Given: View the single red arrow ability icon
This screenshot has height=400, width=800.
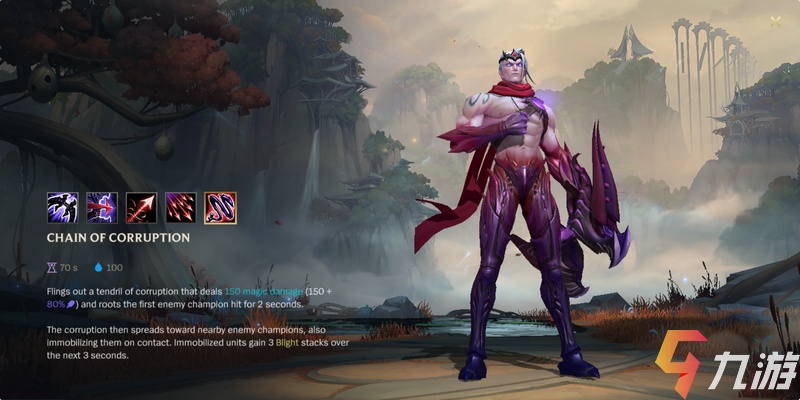Looking at the screenshot, I should (x=141, y=207).
